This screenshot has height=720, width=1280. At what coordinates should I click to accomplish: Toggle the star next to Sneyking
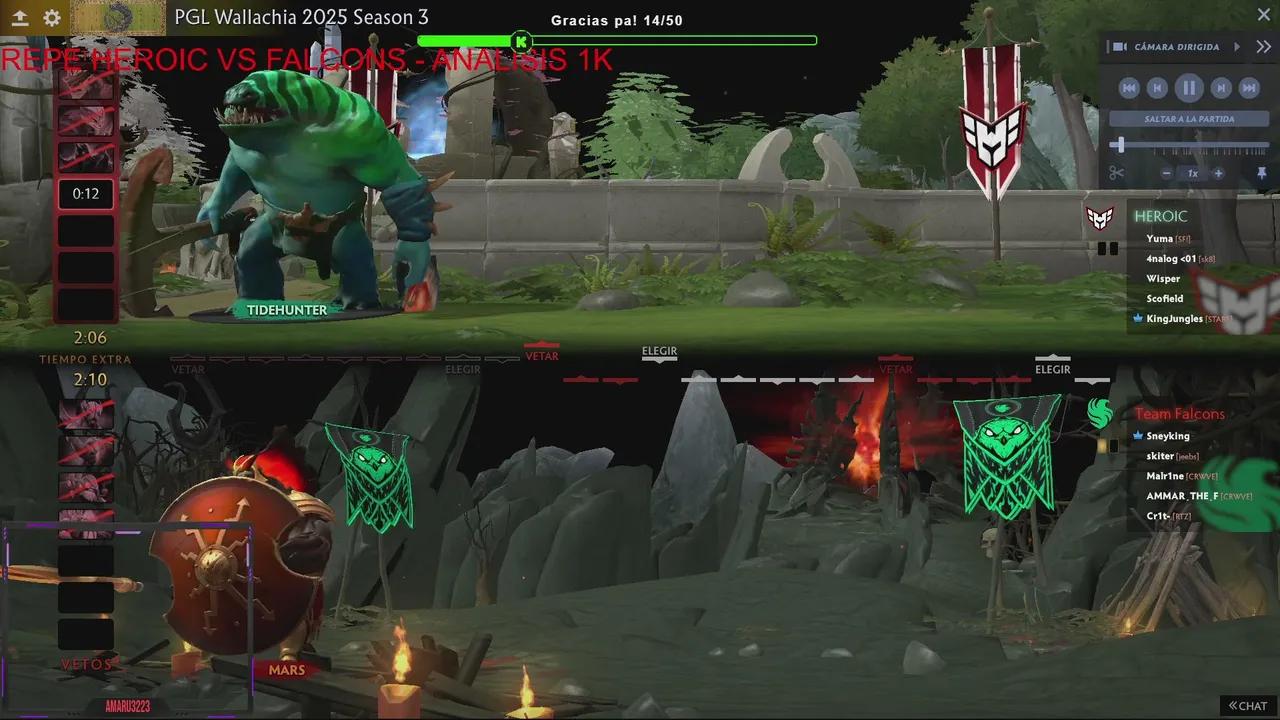1138,435
